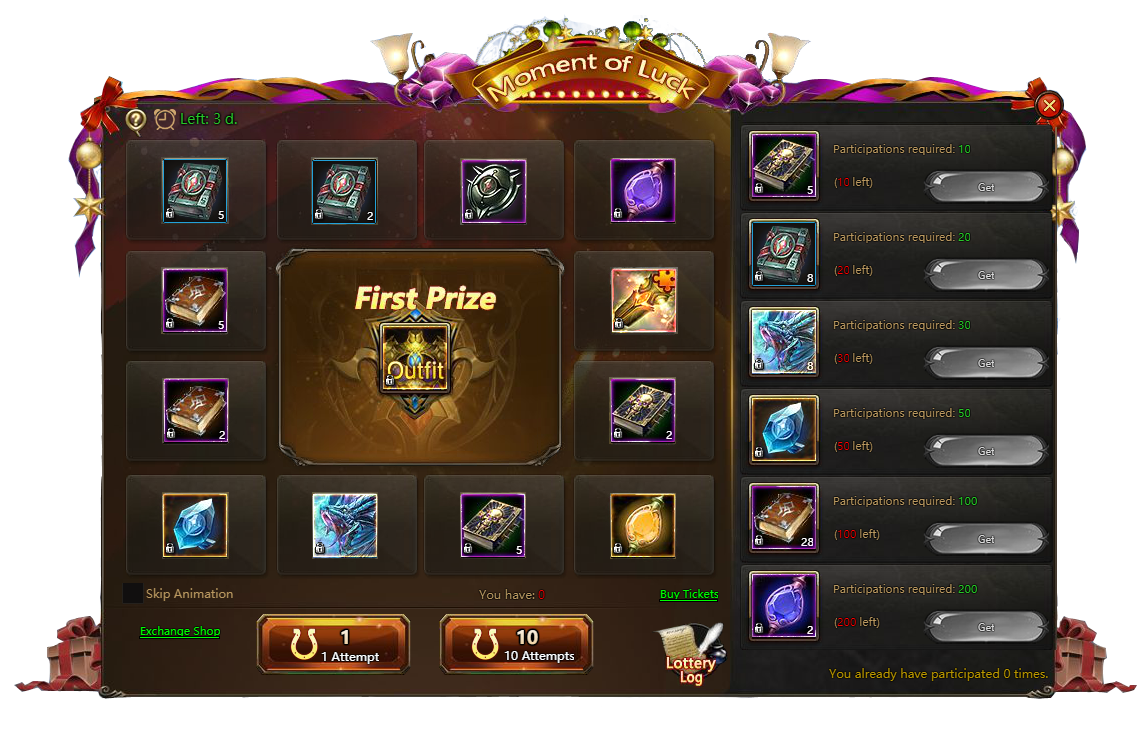Claim the 10 participations reward with Get
Image resolution: width=1147 pixels, height=738 pixels.
pos(986,187)
